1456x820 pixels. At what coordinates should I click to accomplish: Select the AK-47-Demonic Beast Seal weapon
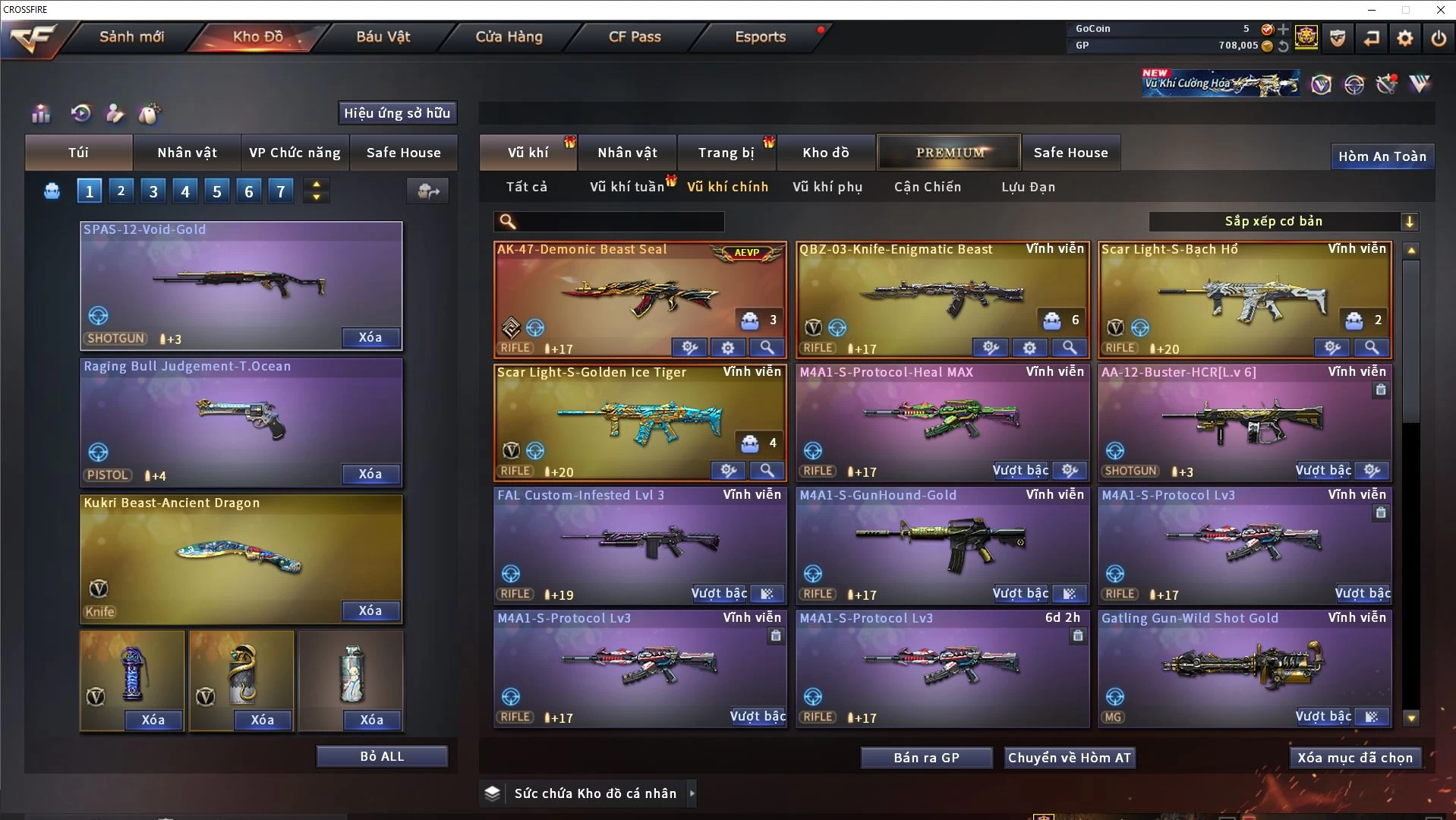(x=639, y=296)
